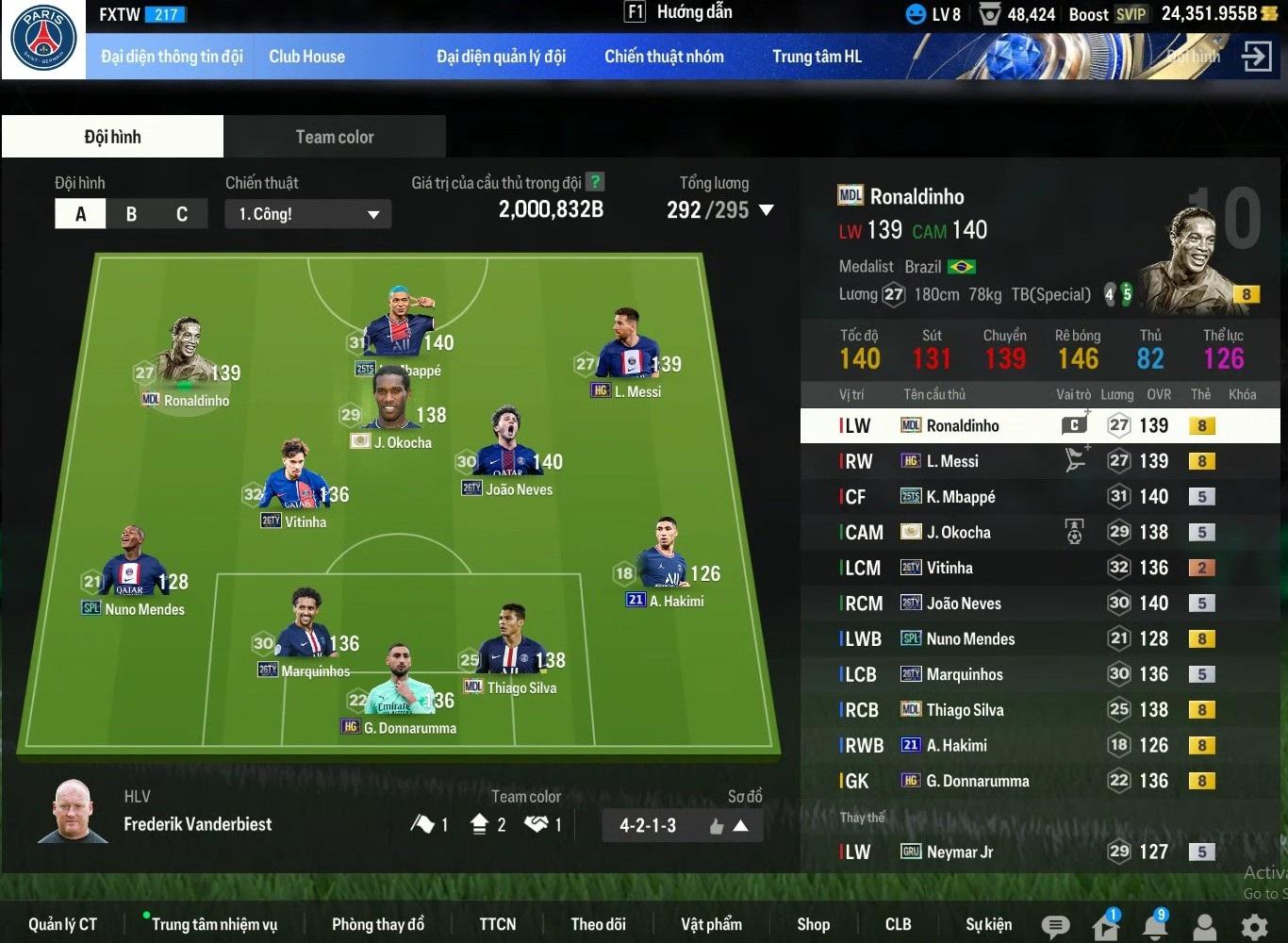Select squad C
The width and height of the screenshot is (1288, 943).
(182, 214)
